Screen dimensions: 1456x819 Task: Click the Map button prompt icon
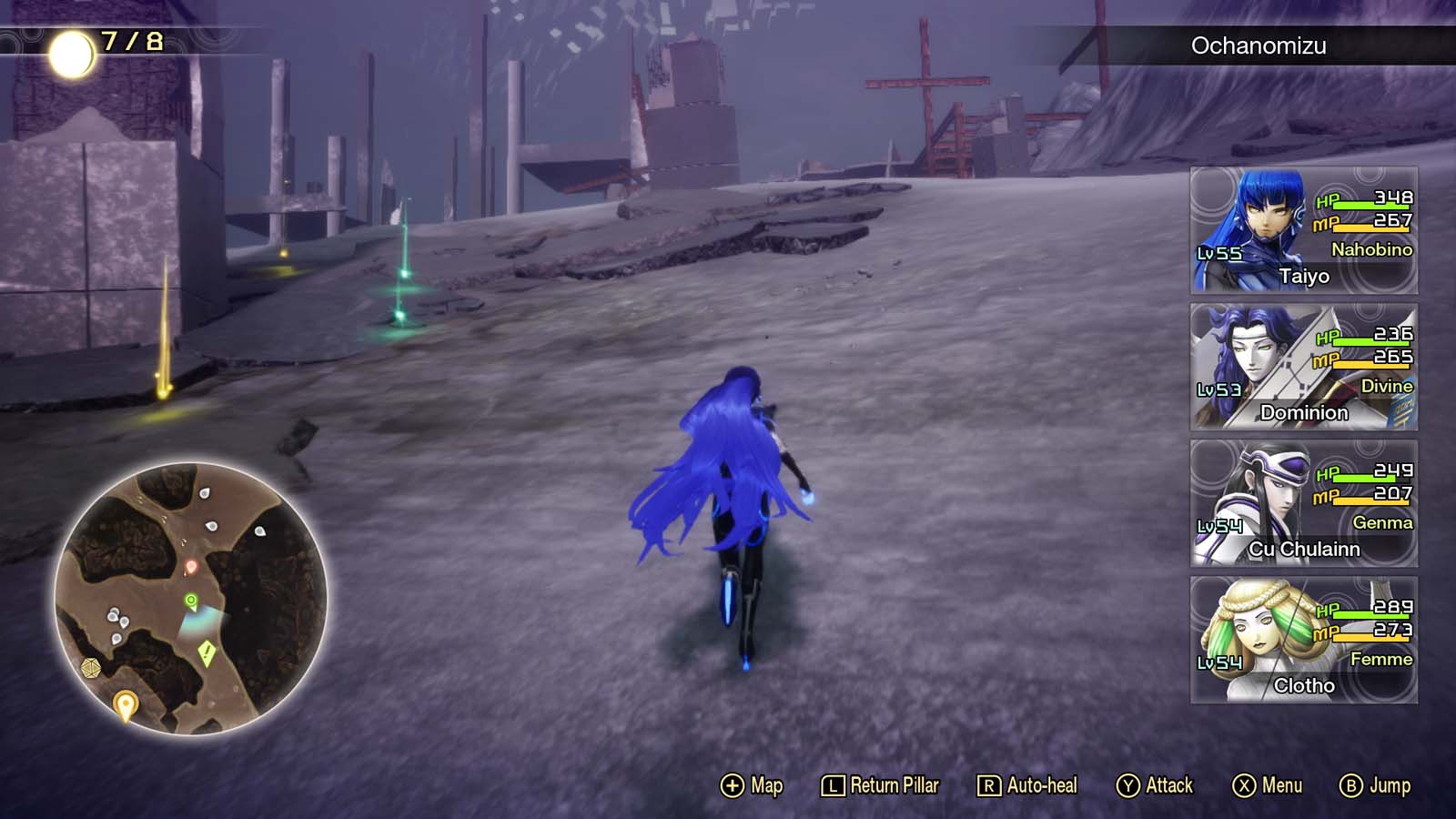(x=732, y=784)
